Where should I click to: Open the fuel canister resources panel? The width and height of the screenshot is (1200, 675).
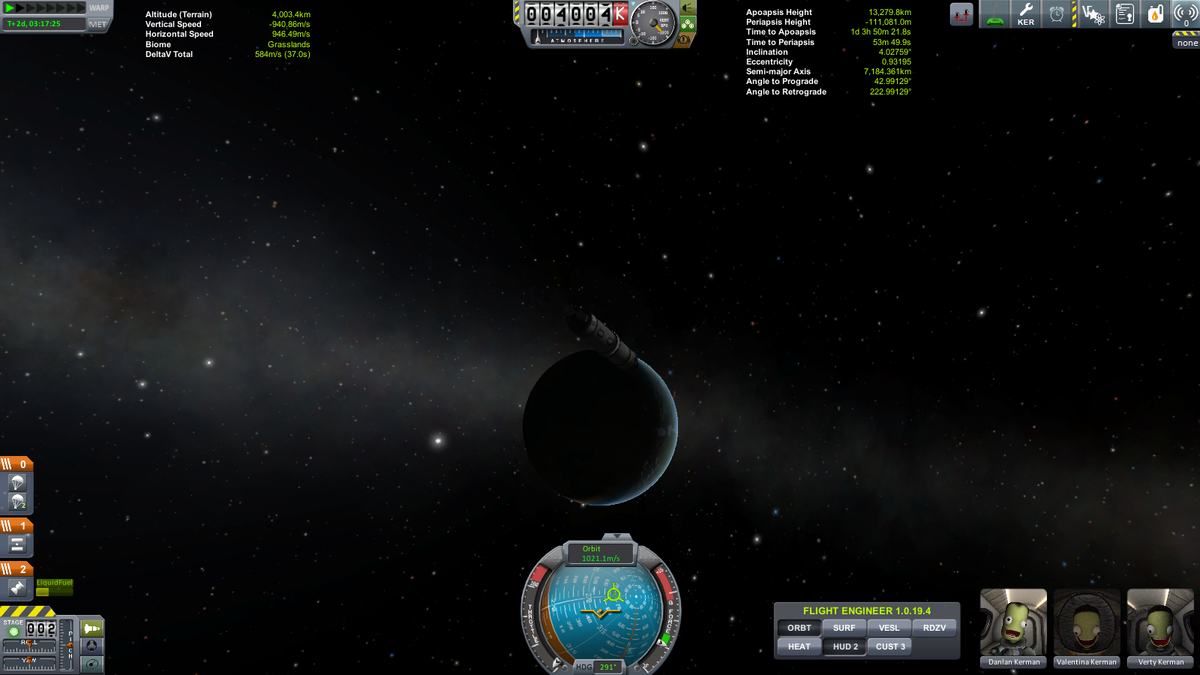pyautogui.click(x=1155, y=14)
